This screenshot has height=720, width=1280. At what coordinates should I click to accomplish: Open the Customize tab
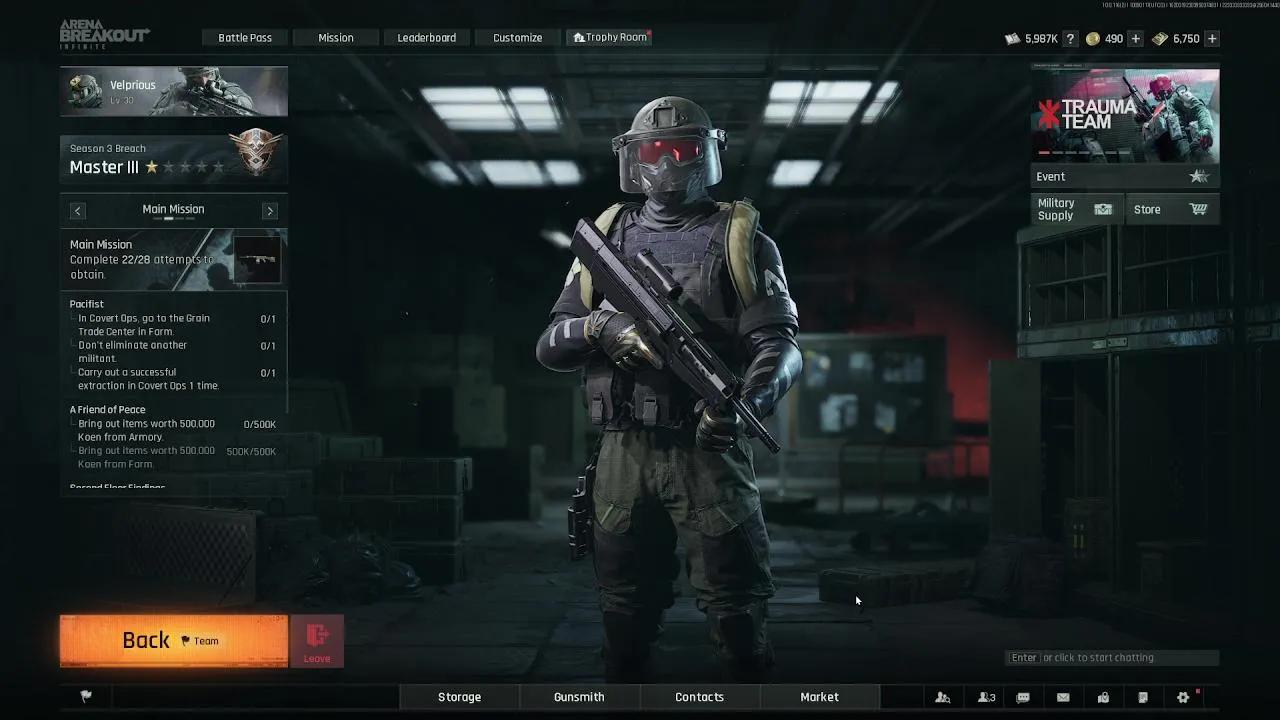[x=518, y=38]
